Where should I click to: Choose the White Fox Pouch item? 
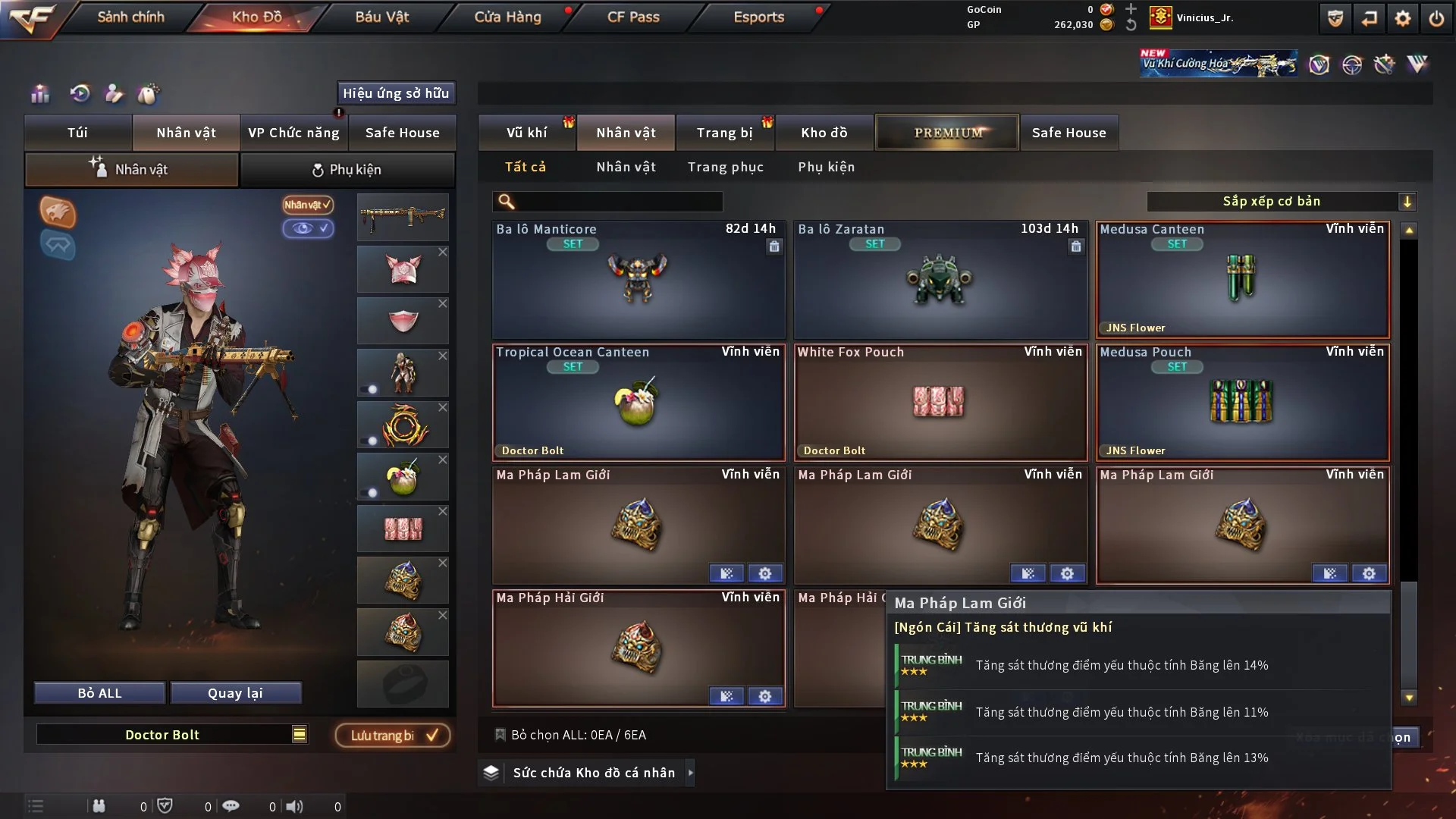point(940,403)
